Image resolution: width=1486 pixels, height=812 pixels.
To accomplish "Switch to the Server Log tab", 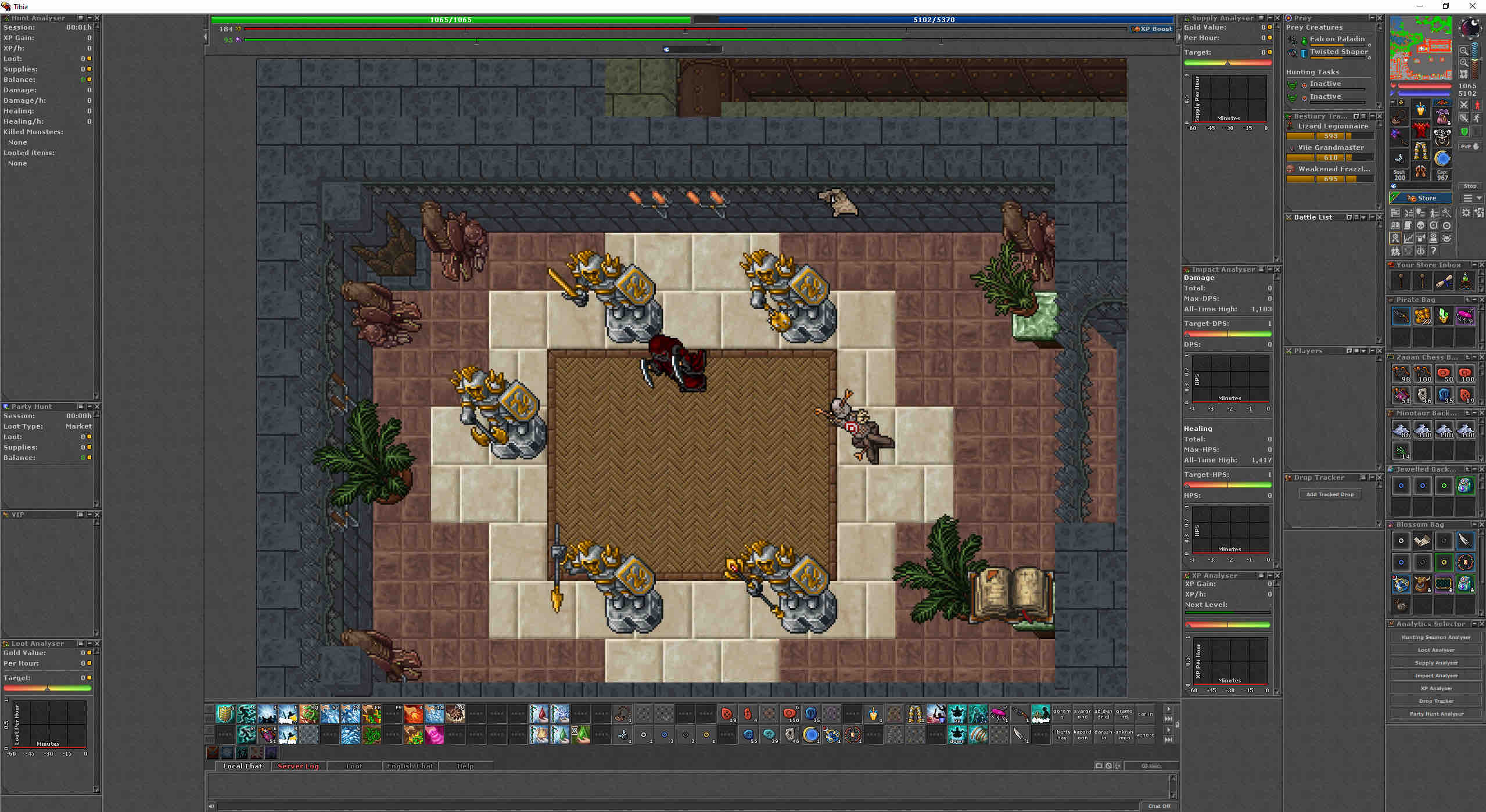I will 298,766.
